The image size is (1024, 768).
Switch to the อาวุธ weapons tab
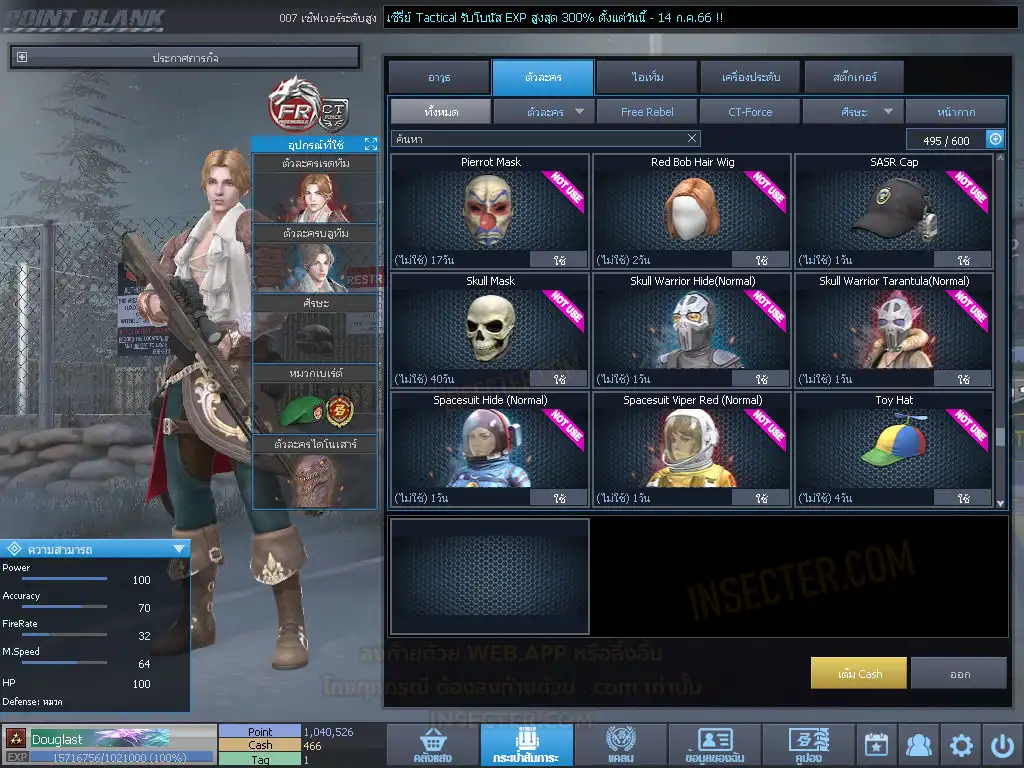coord(438,77)
